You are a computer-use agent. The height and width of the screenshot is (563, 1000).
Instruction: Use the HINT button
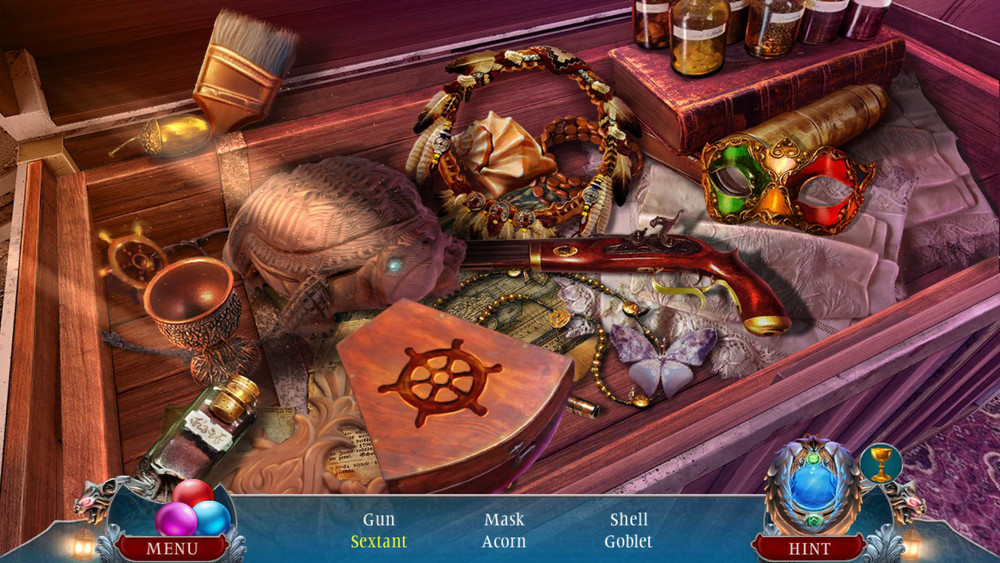pyautogui.click(x=809, y=549)
